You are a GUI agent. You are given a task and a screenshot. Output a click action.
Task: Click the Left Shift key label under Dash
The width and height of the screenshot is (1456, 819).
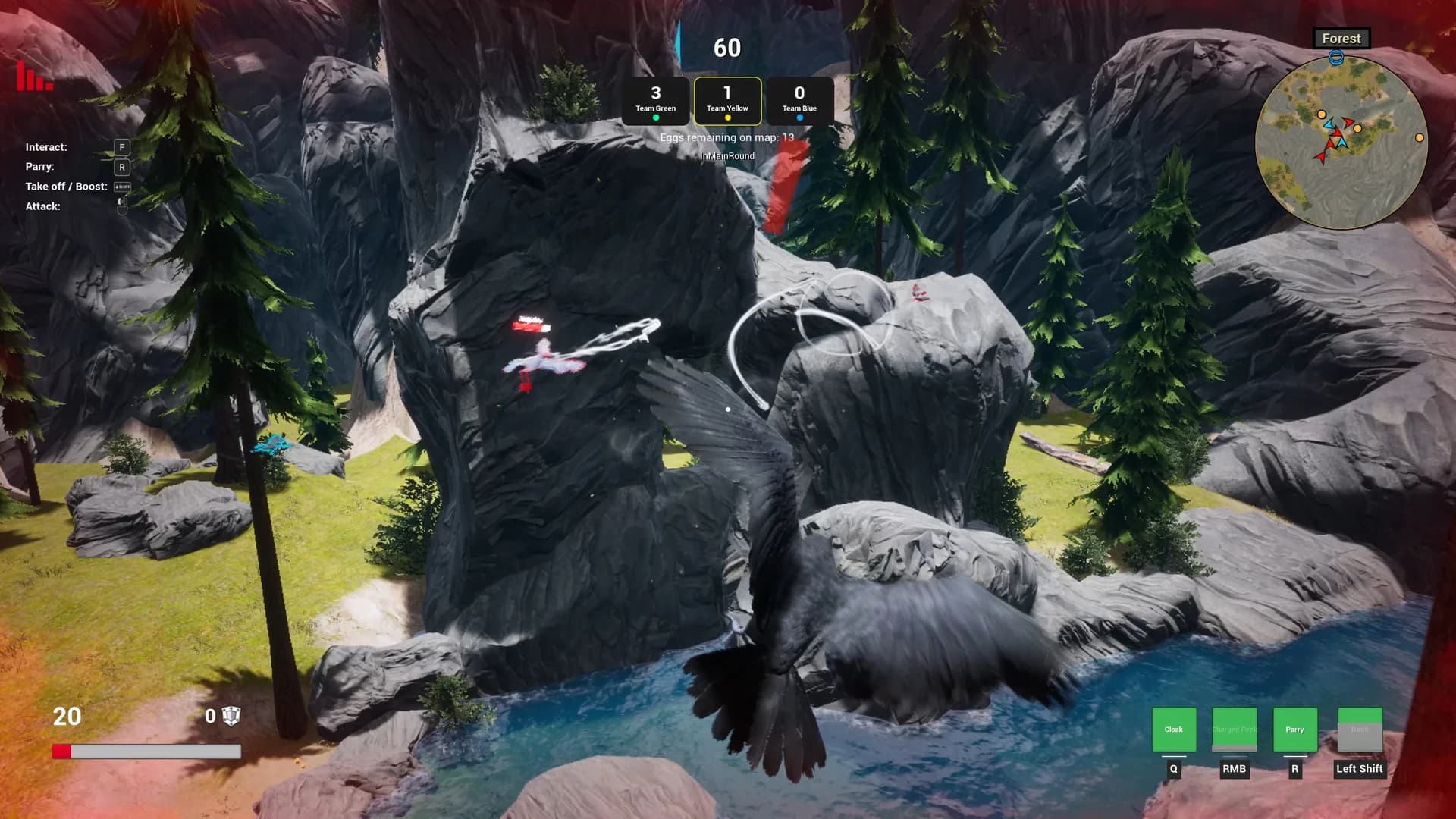pyautogui.click(x=1359, y=768)
